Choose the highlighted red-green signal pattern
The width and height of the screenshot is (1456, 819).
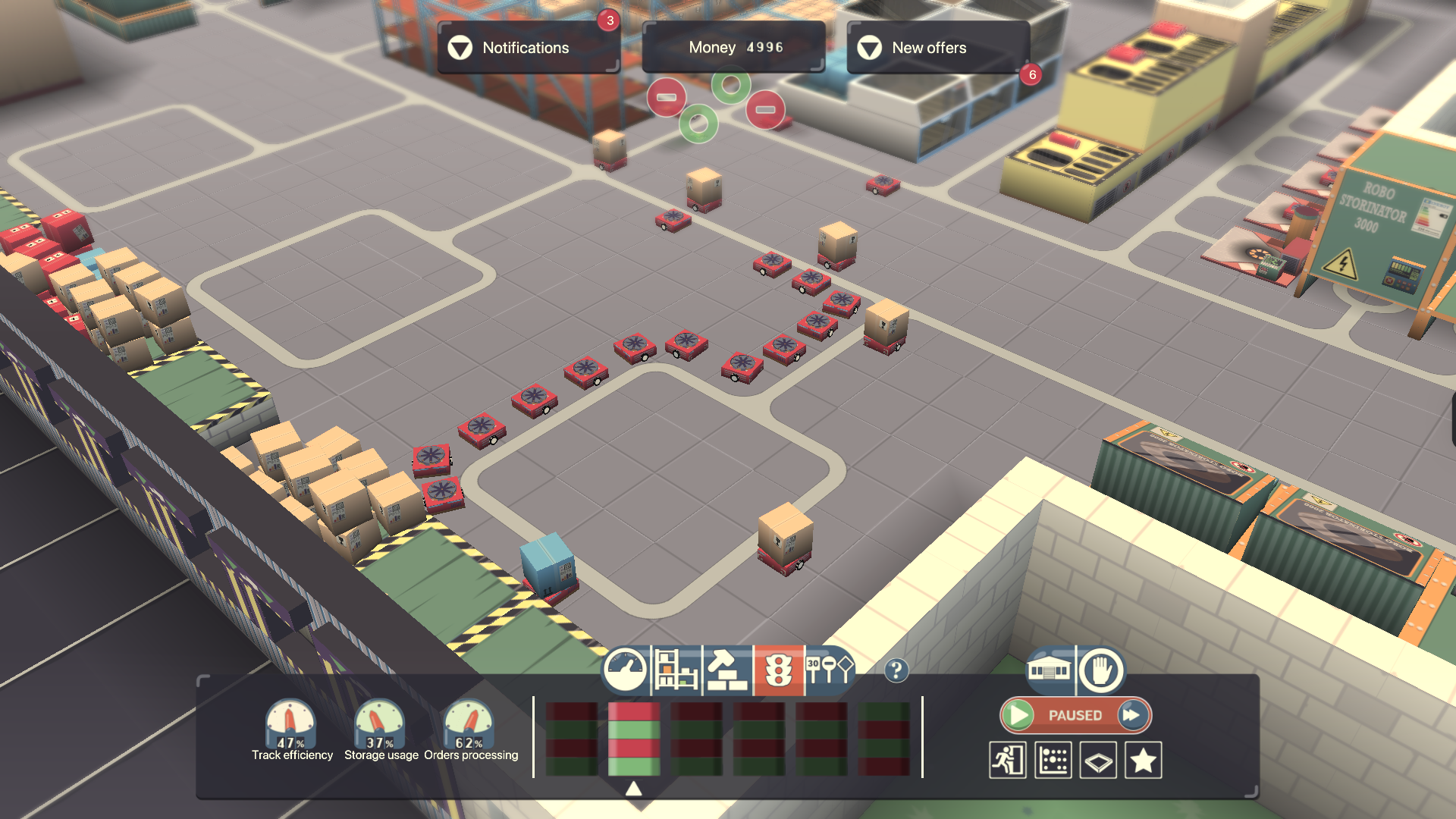[634, 739]
